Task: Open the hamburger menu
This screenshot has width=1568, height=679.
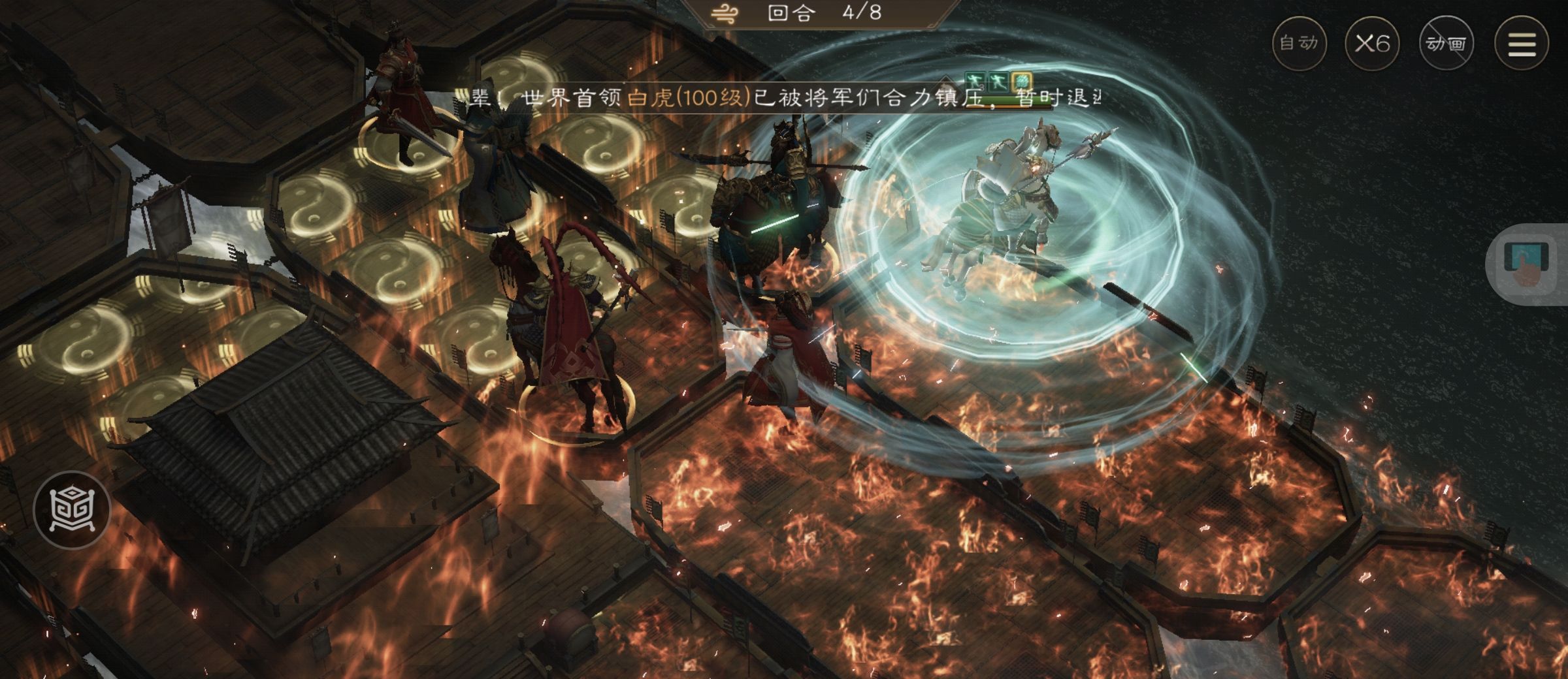Action: pyautogui.click(x=1522, y=43)
